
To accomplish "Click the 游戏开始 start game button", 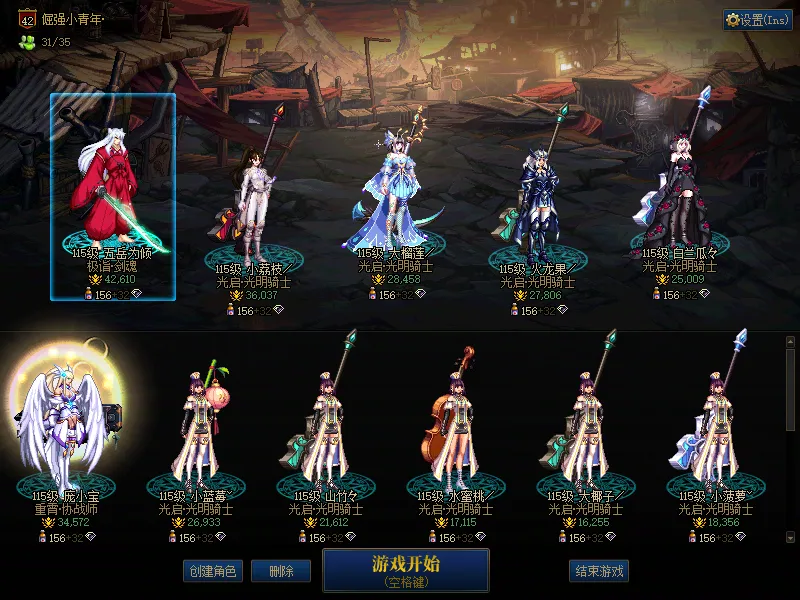I will (x=405, y=569).
